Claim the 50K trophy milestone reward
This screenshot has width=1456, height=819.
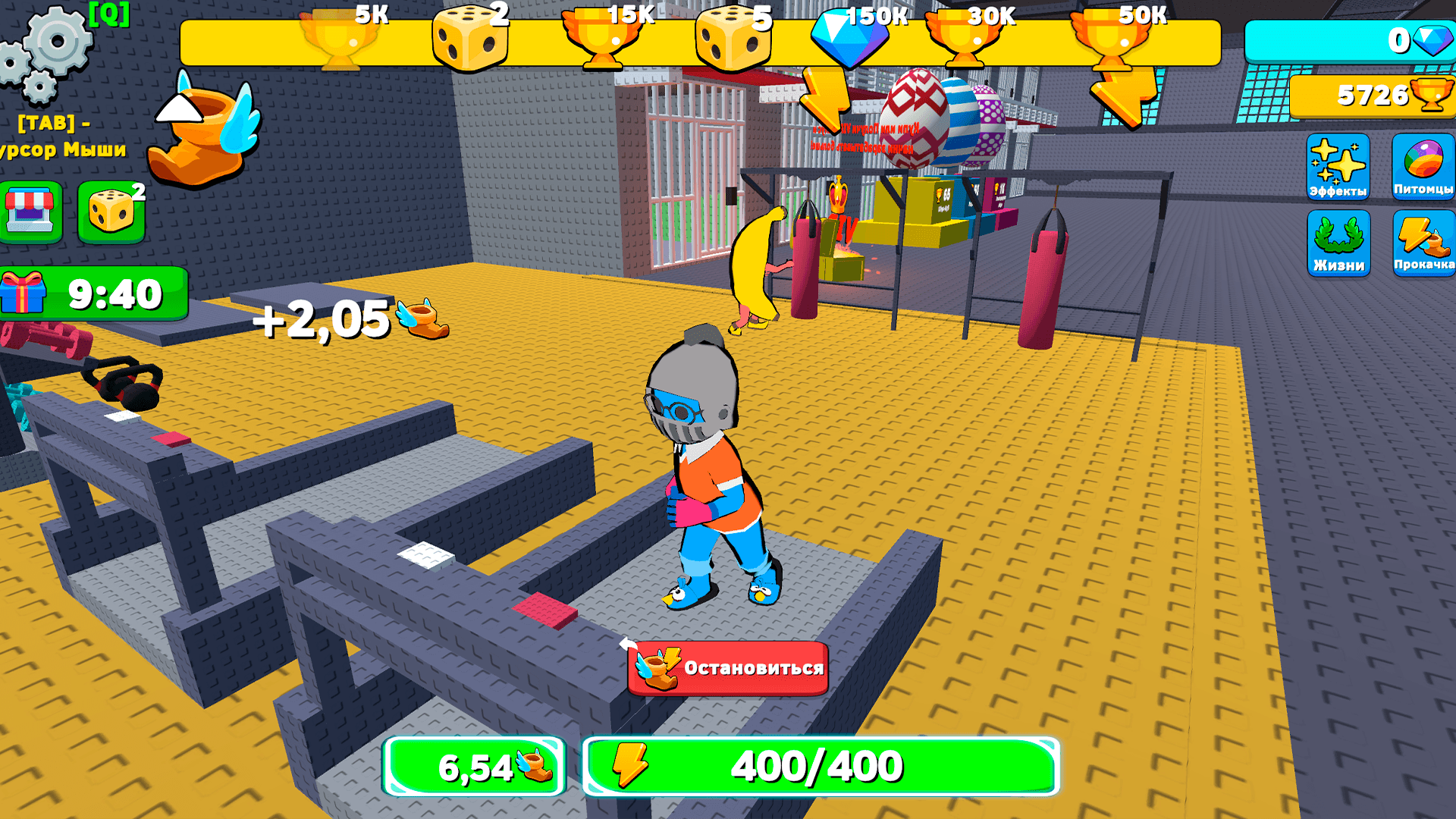[1111, 38]
